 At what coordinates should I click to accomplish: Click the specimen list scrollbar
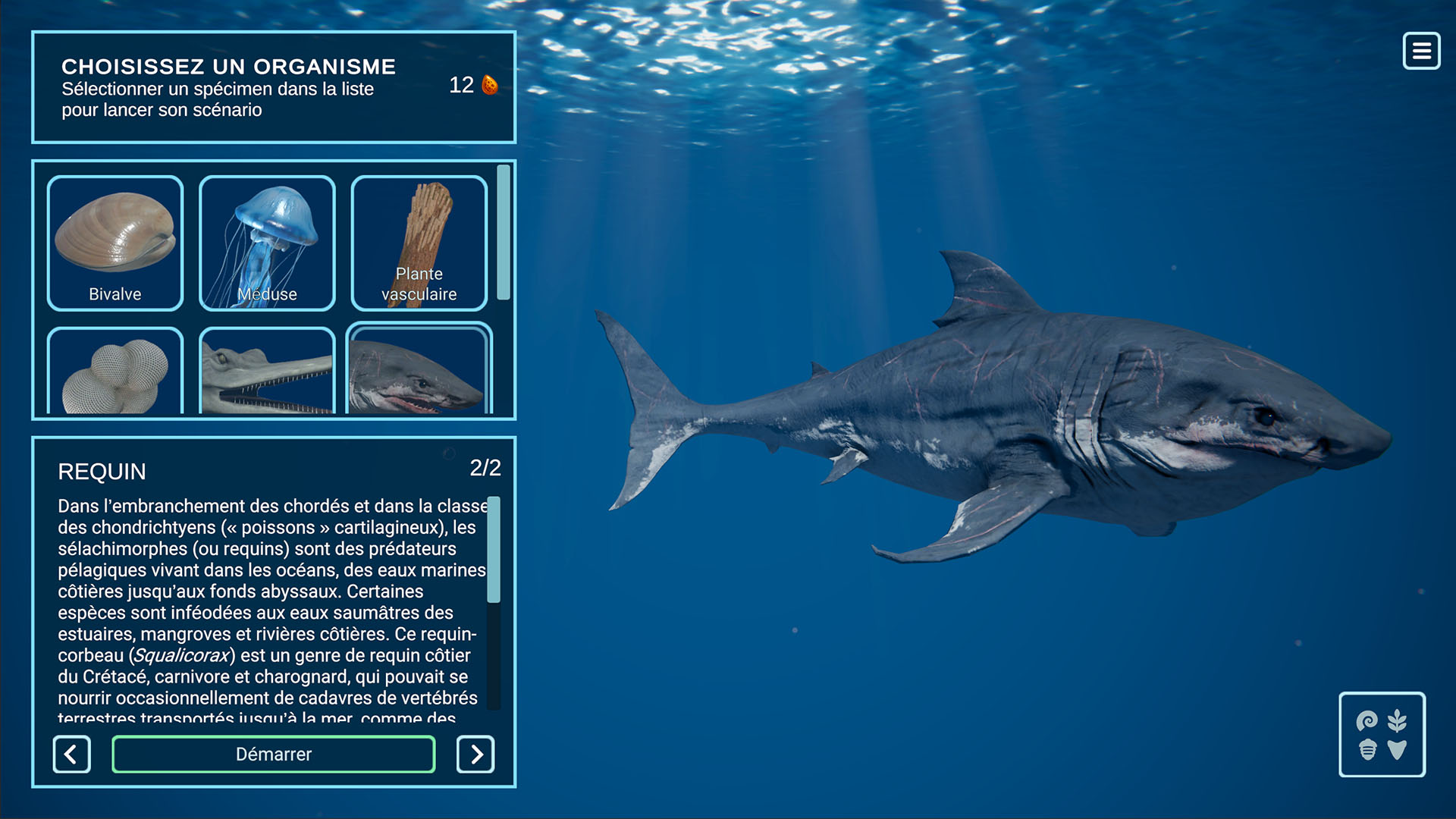pos(504,232)
